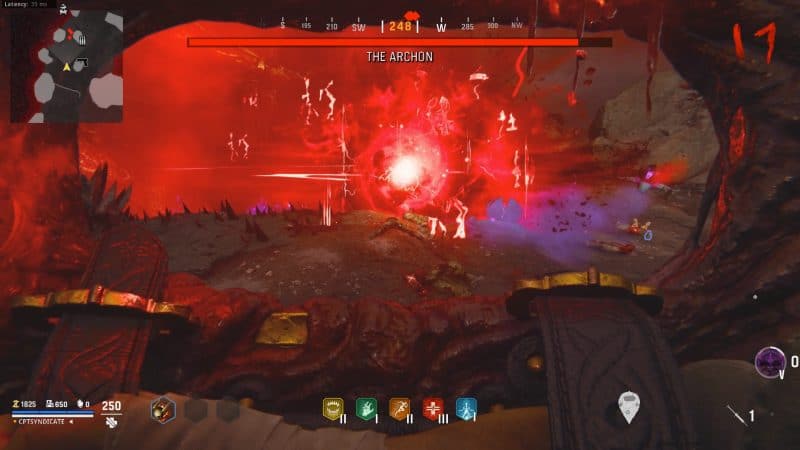800x450 pixels.
Task: Select the white shield-shaped artifact icon
Action: click(x=628, y=406)
